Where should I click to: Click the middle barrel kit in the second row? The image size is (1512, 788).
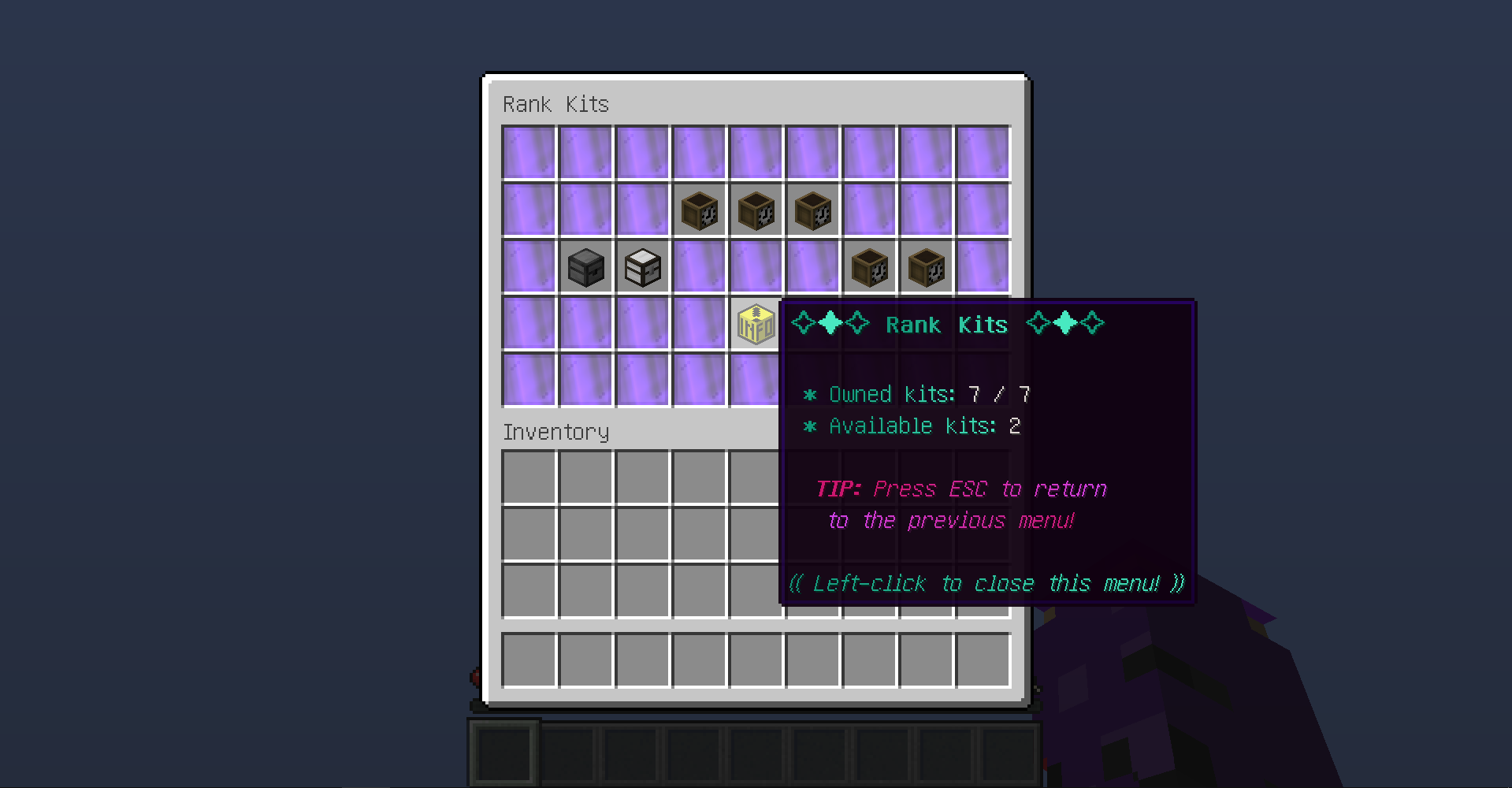(x=756, y=210)
